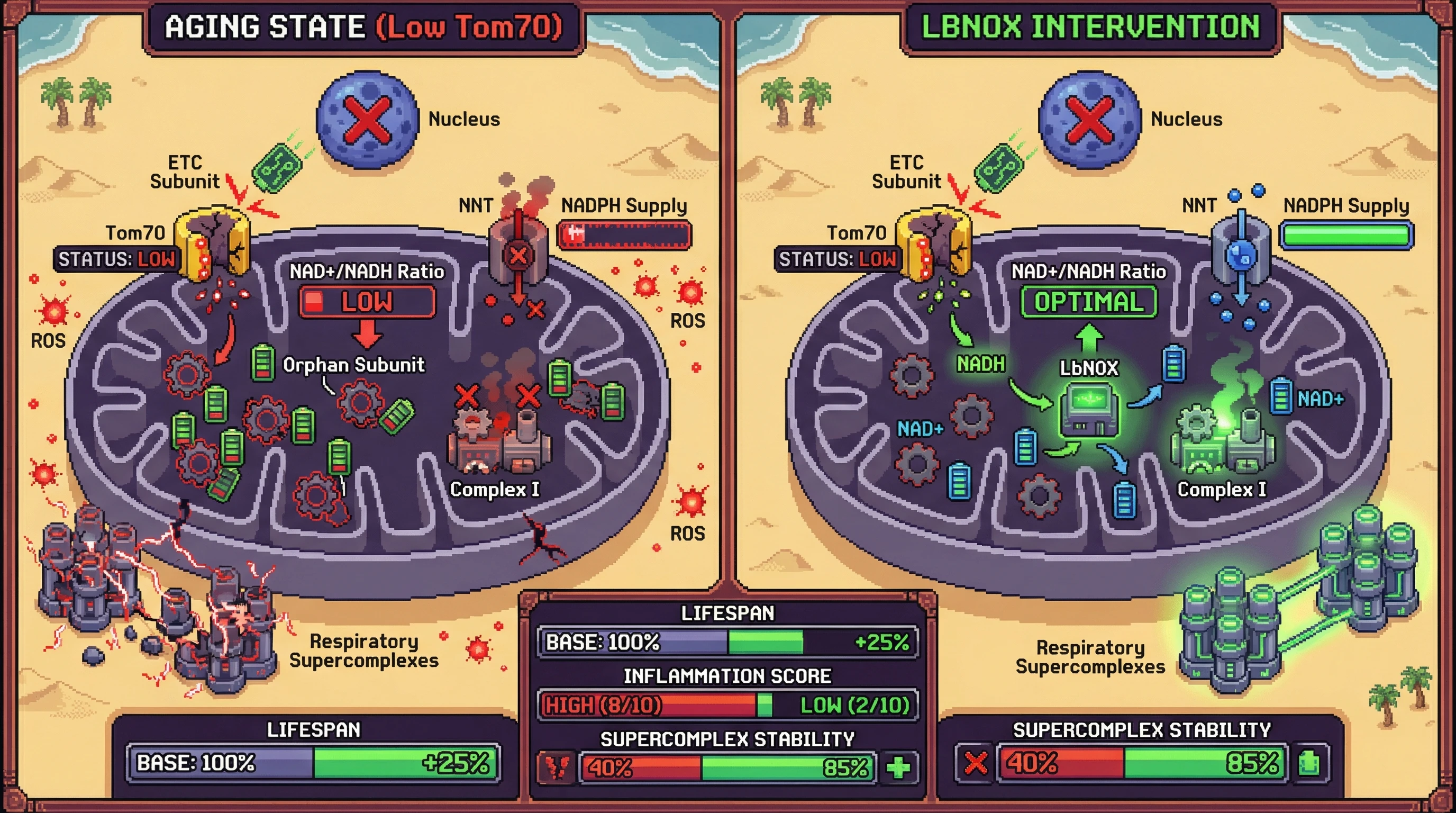1456x813 pixels.
Task: Click the green plus button beside Supercomplex Stability
Action: [898, 767]
